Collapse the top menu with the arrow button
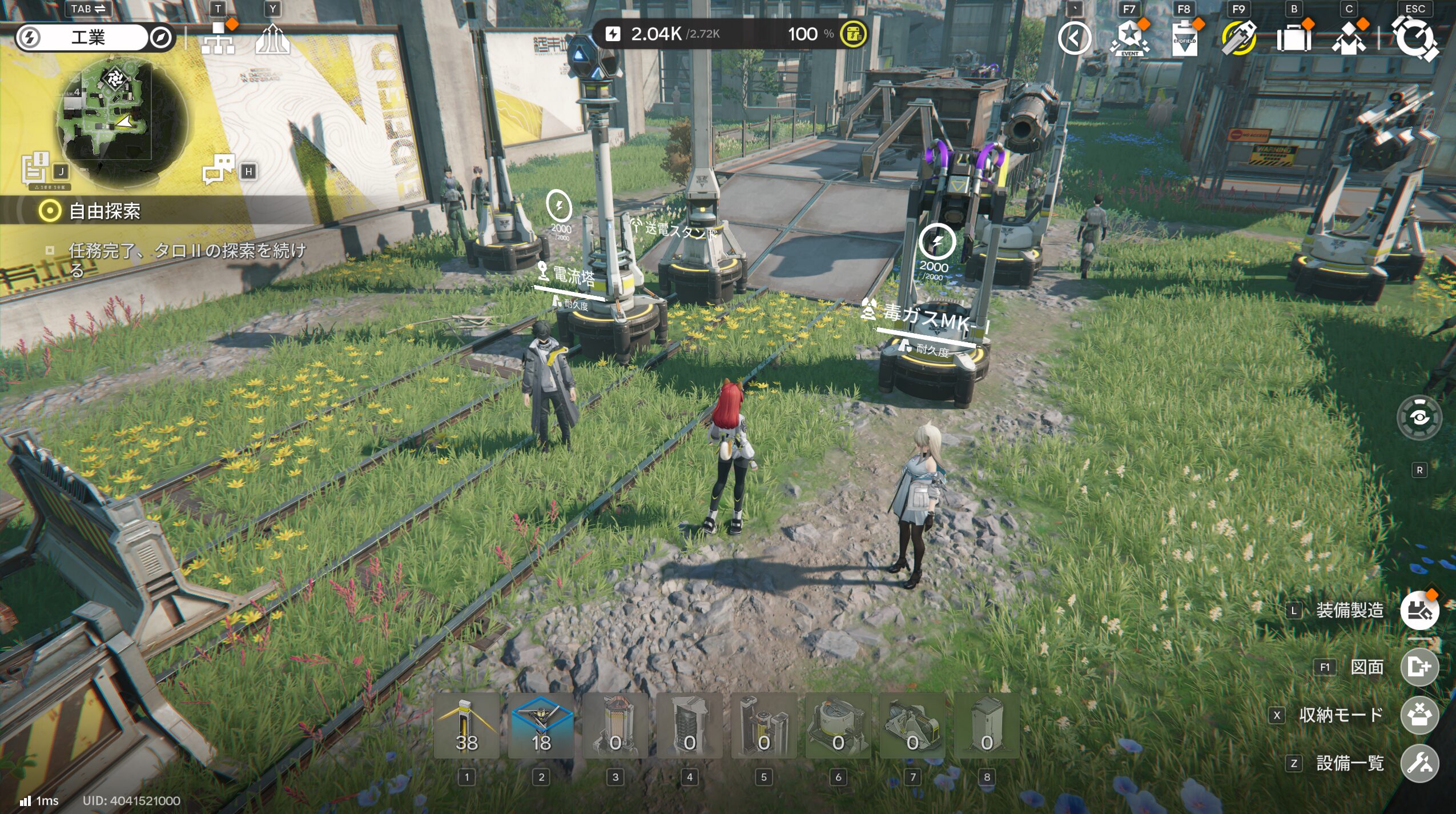The image size is (1456, 814). [1074, 38]
